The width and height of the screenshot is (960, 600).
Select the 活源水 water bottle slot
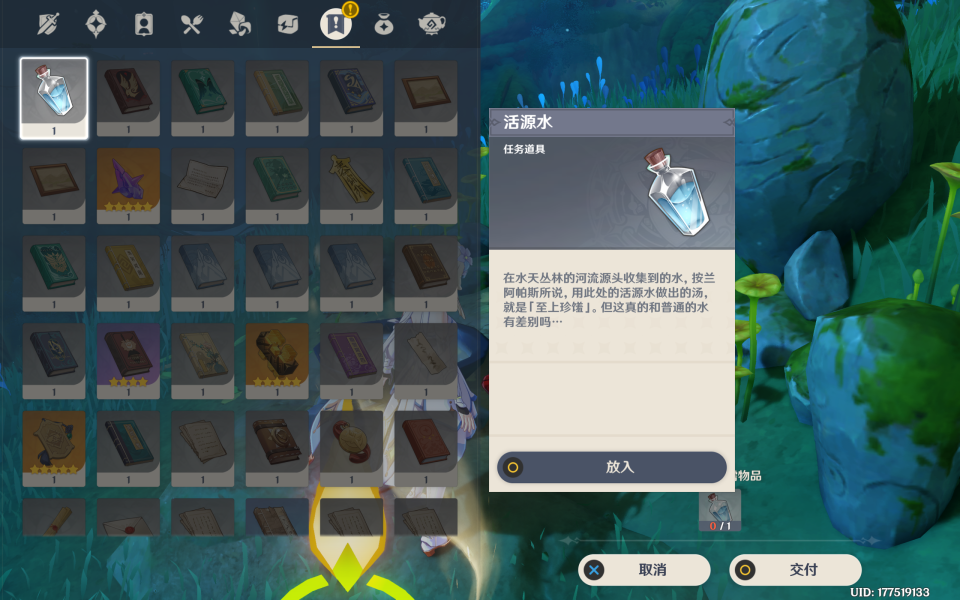click(54, 97)
